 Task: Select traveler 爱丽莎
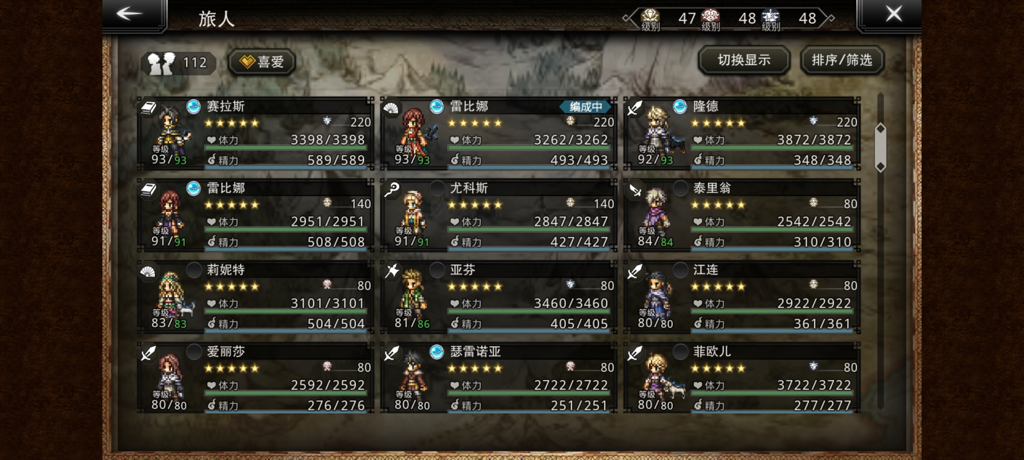pyautogui.click(x=256, y=378)
